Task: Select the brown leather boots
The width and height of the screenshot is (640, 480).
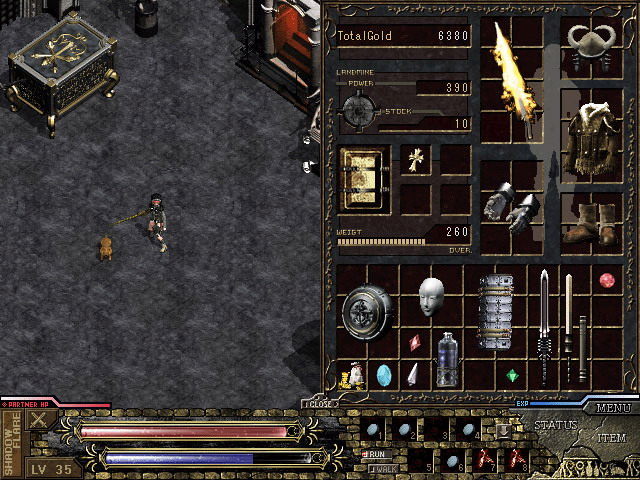Action: [x=590, y=224]
